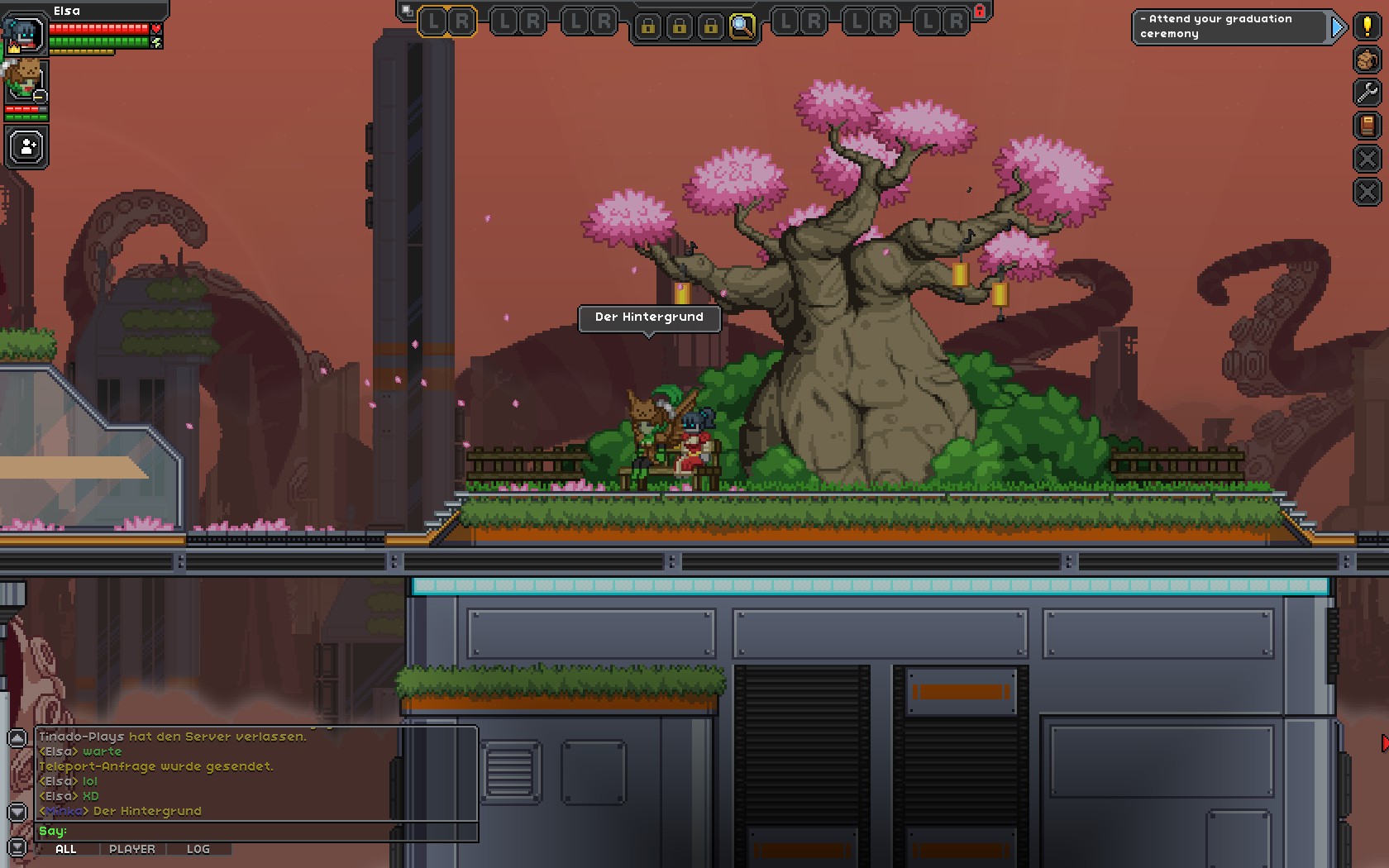Switch chat to the ALL tab
This screenshot has width=1389, height=868.
[66, 849]
